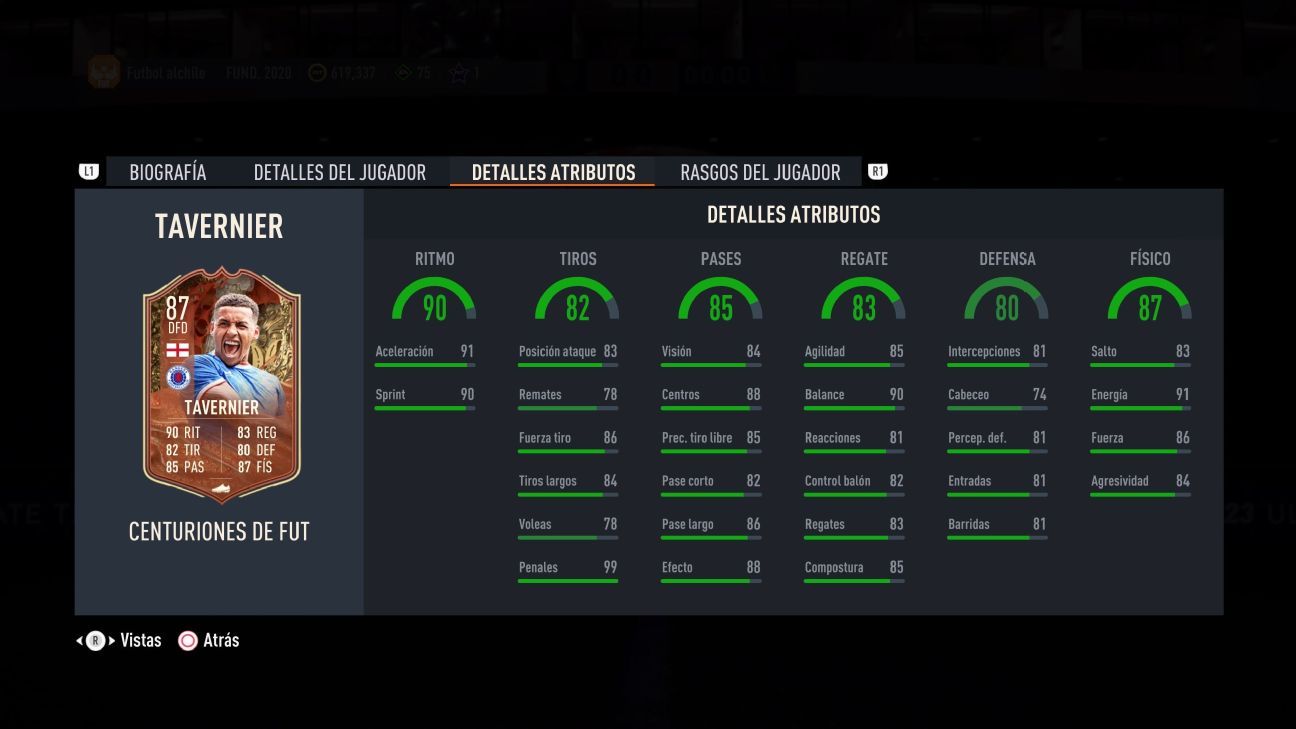This screenshot has width=1296, height=729.
Task: Click the Penales 99 stat bar
Action: click(568, 572)
